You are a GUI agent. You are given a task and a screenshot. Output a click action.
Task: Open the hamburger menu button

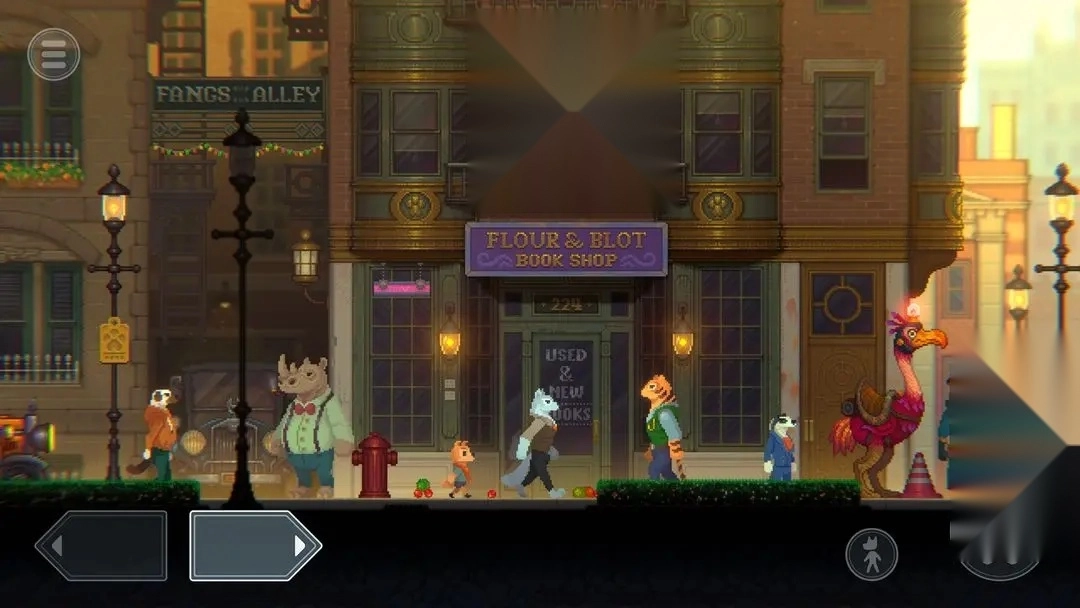click(x=54, y=54)
